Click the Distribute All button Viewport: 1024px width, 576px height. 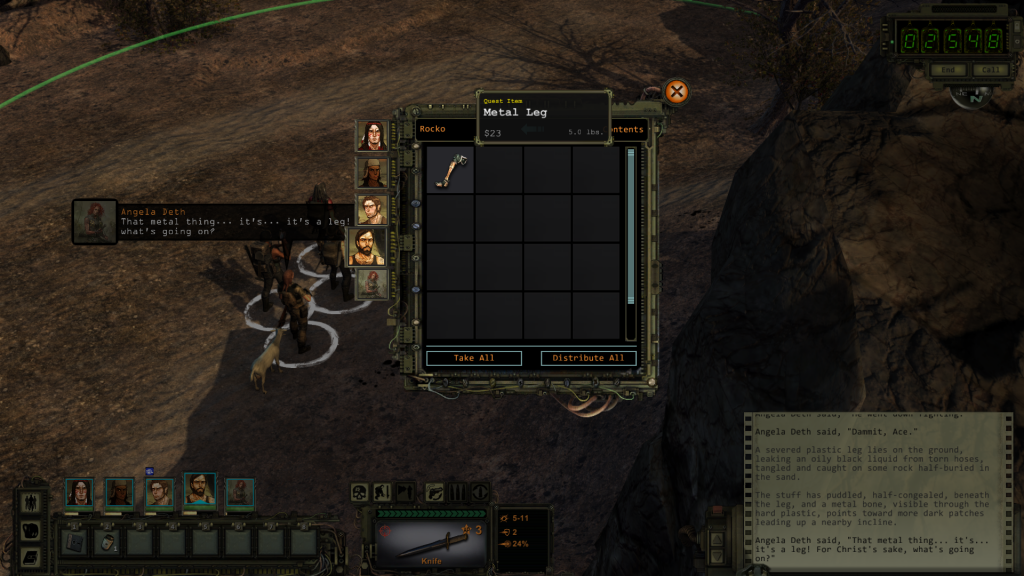(588, 358)
